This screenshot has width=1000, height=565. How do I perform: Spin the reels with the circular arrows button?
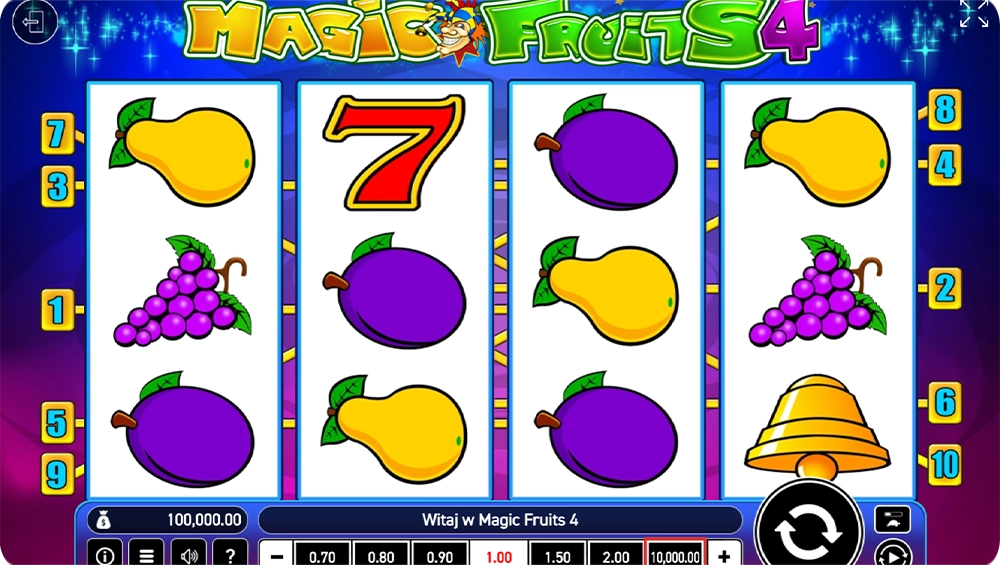808,531
